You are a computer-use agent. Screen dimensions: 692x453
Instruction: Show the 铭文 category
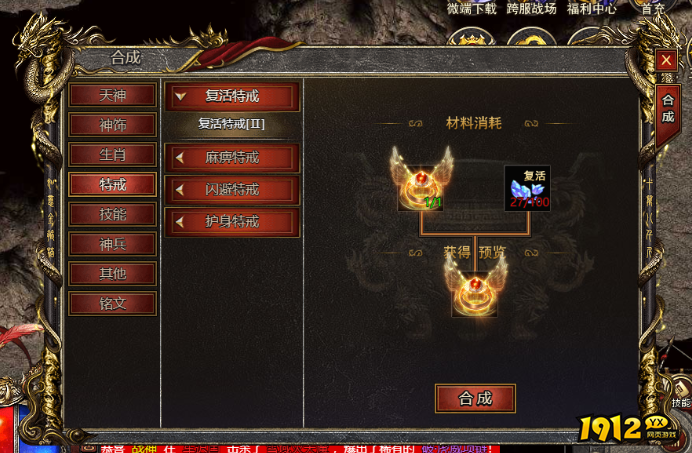click(x=112, y=303)
